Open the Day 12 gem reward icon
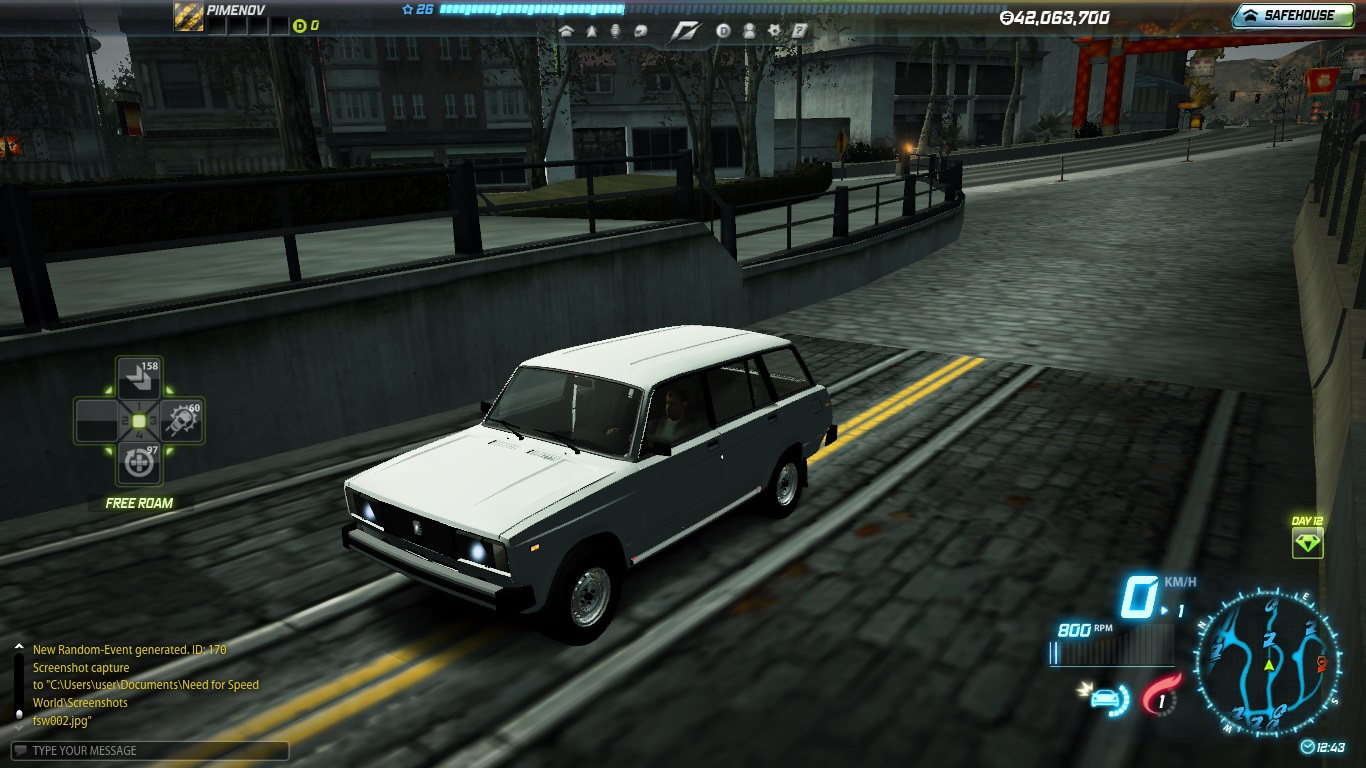This screenshot has width=1366, height=768. point(1307,543)
